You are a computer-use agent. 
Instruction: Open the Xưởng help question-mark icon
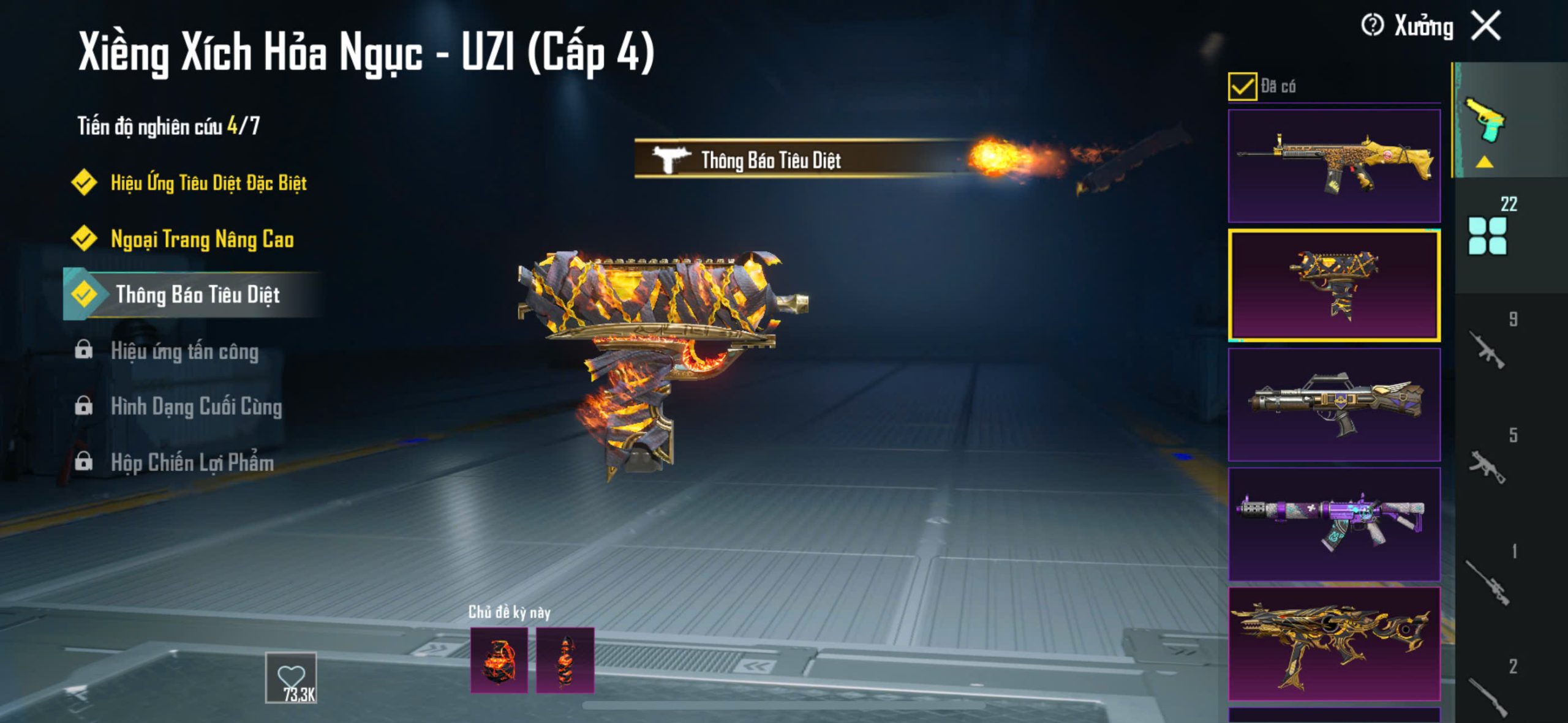(1372, 26)
